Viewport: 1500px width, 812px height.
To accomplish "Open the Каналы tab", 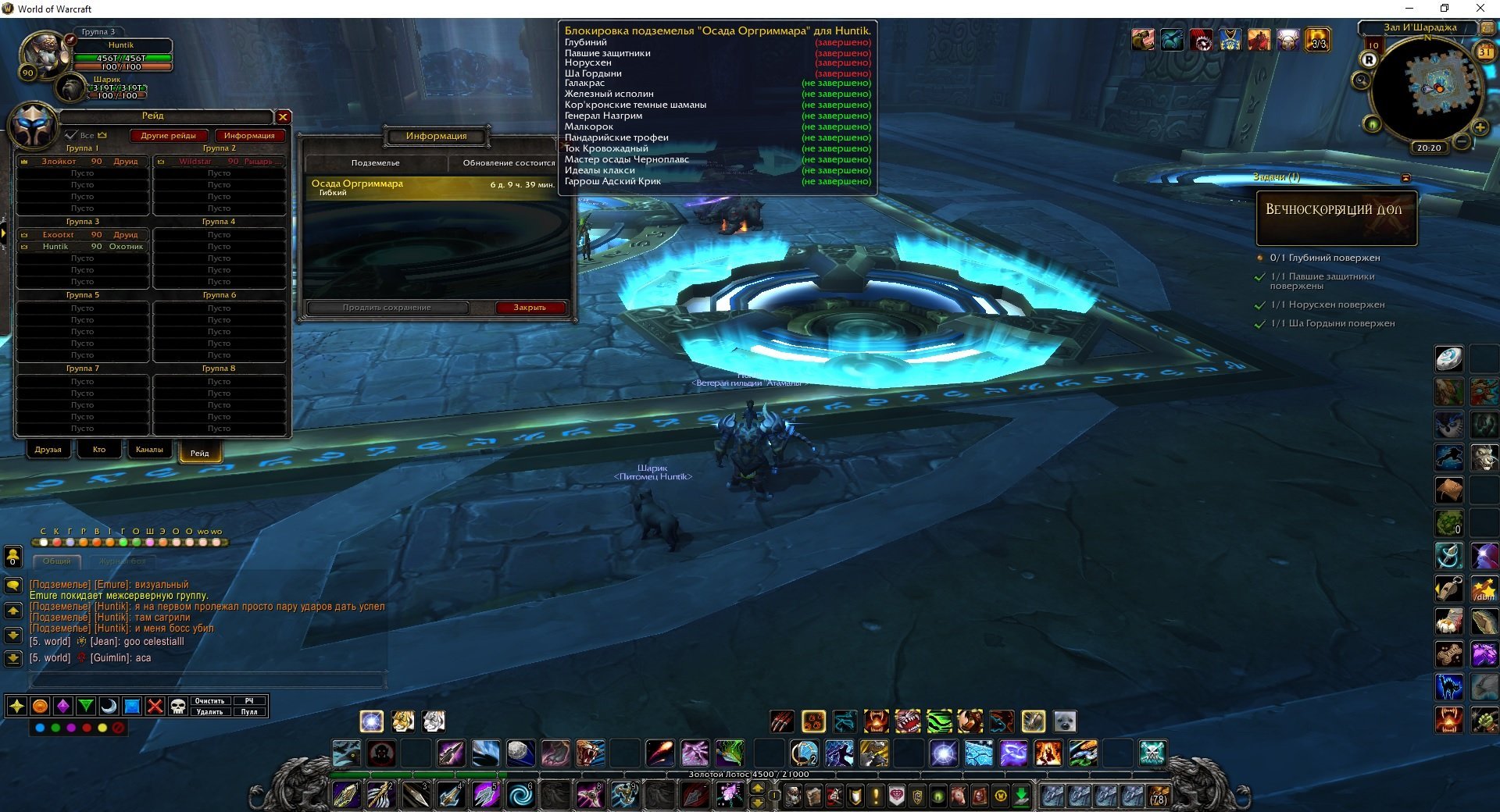I will click(x=149, y=450).
